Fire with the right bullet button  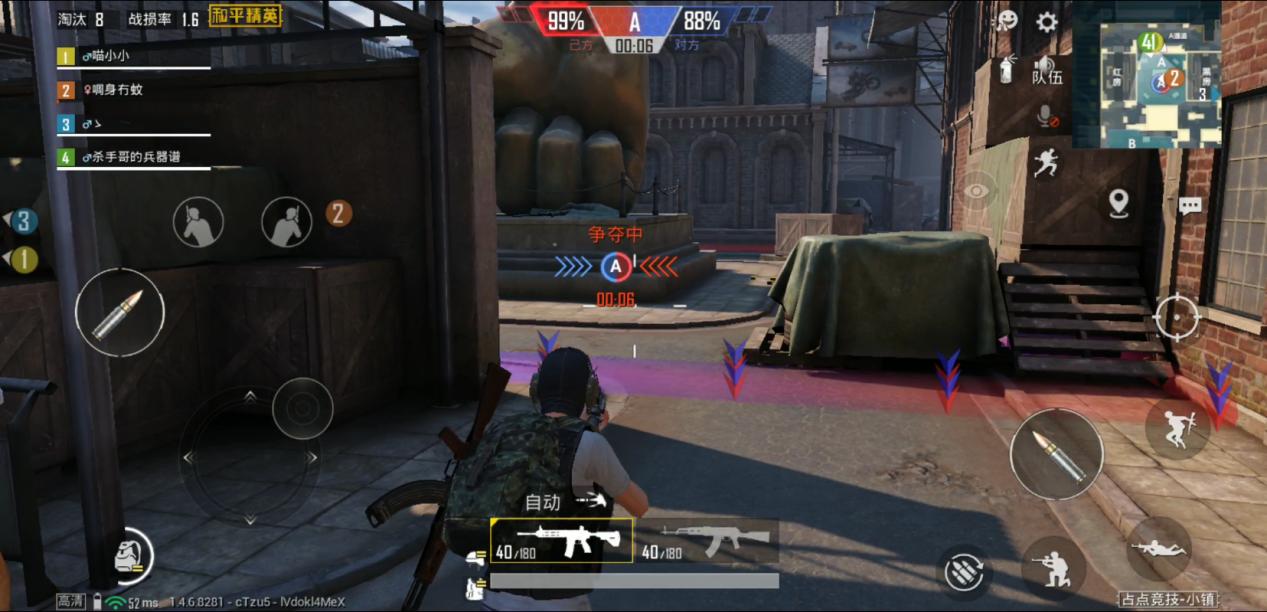click(1056, 455)
